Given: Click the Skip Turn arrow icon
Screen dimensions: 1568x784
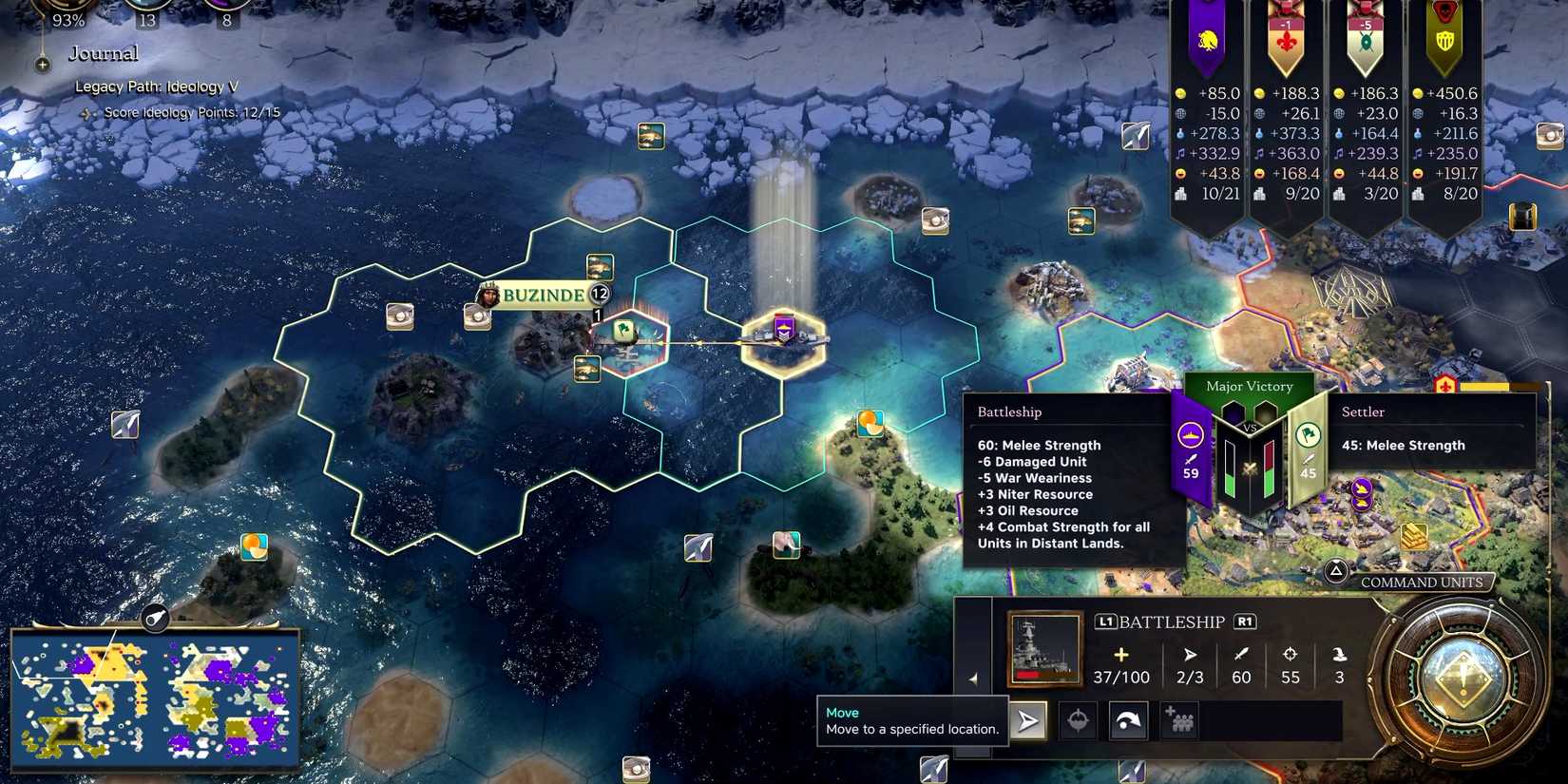Looking at the screenshot, I should [x=1128, y=720].
